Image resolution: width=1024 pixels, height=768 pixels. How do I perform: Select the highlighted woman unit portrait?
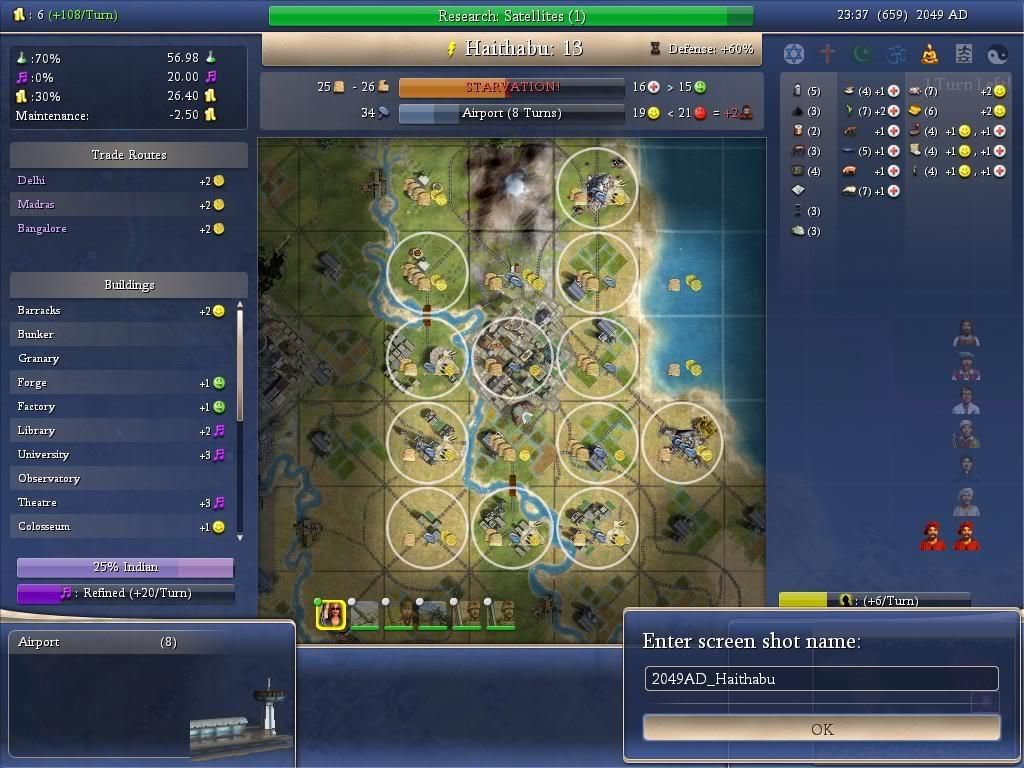pos(331,615)
